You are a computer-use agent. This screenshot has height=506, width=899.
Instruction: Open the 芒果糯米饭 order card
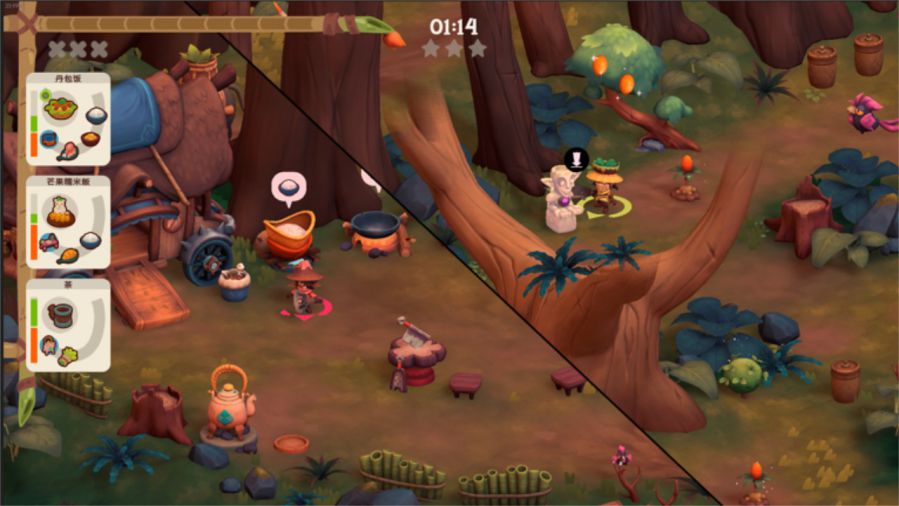pos(68,222)
